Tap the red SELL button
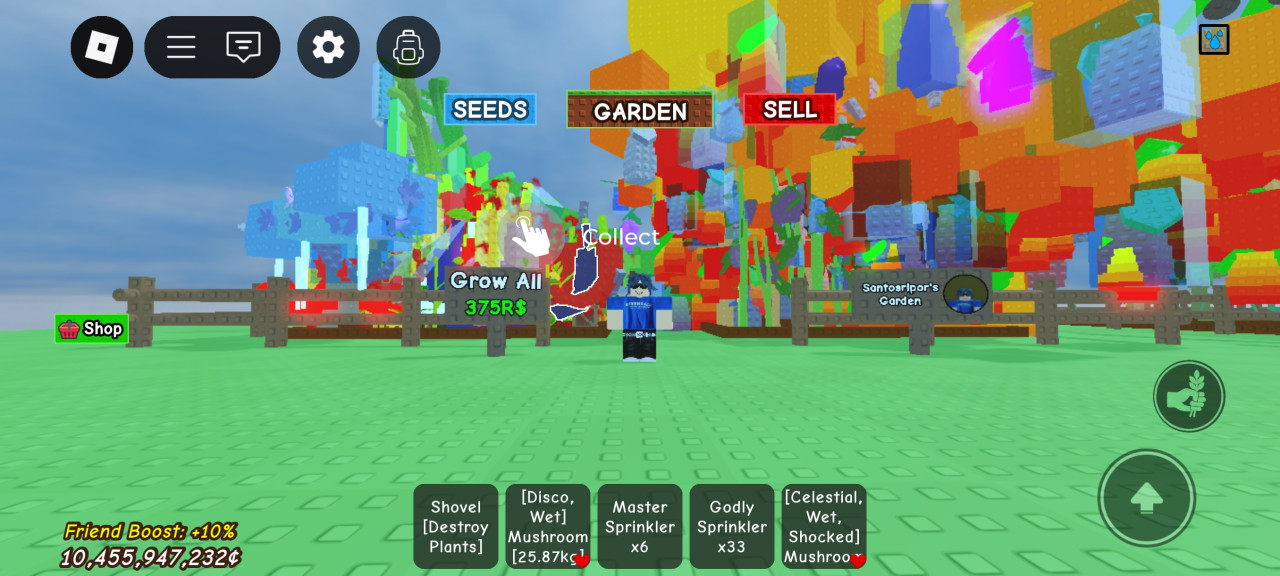1280x576 pixels. (790, 109)
